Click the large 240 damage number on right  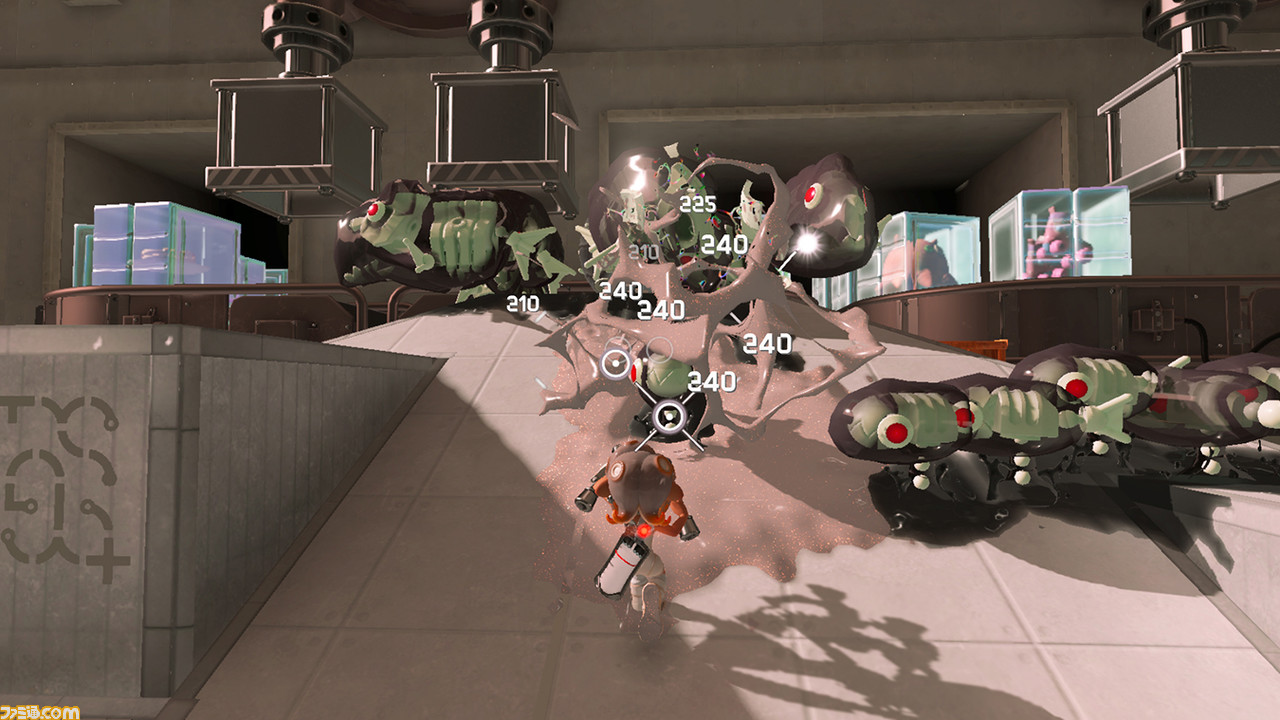pos(766,344)
